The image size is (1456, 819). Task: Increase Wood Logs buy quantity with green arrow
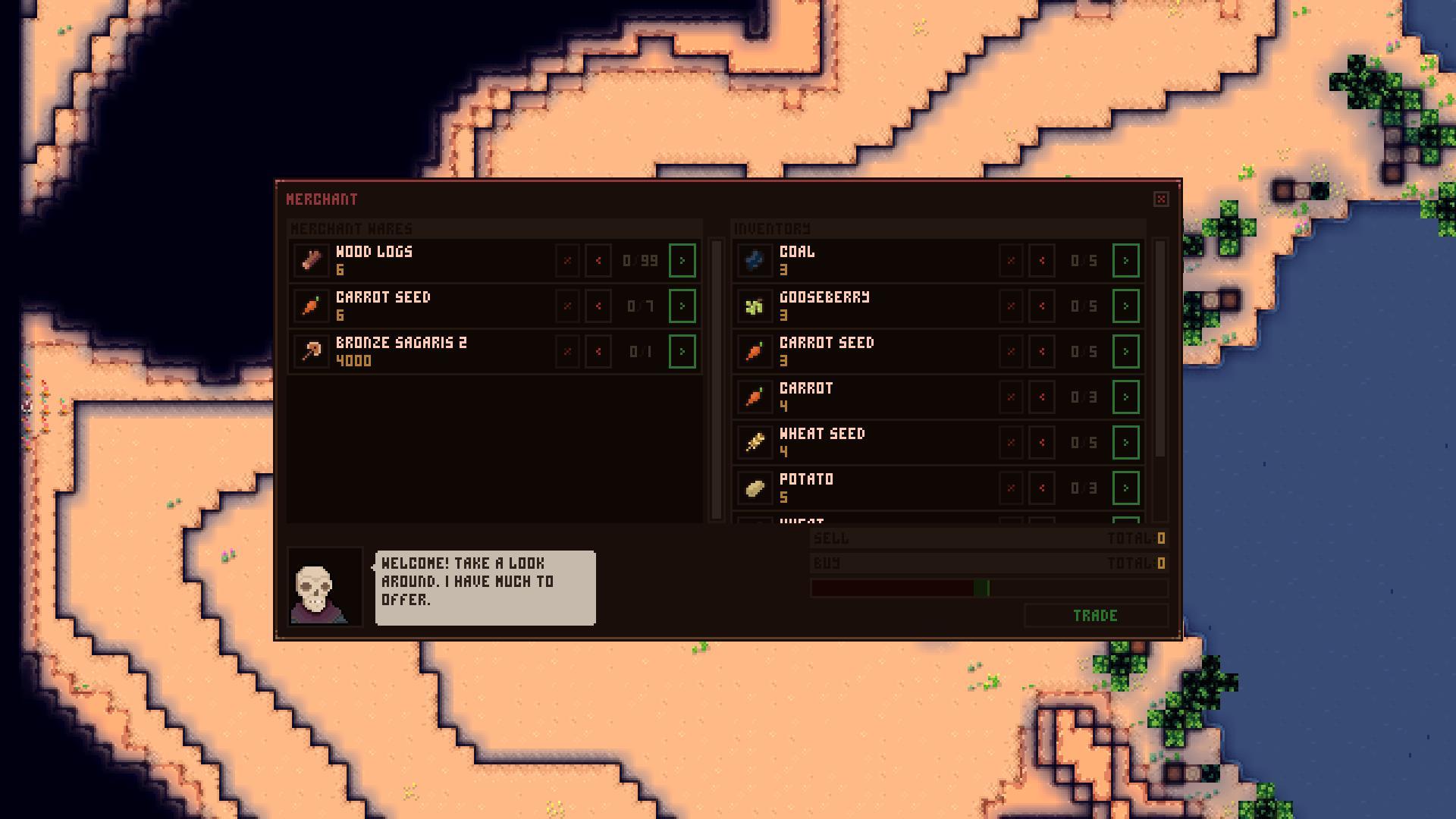point(682,260)
